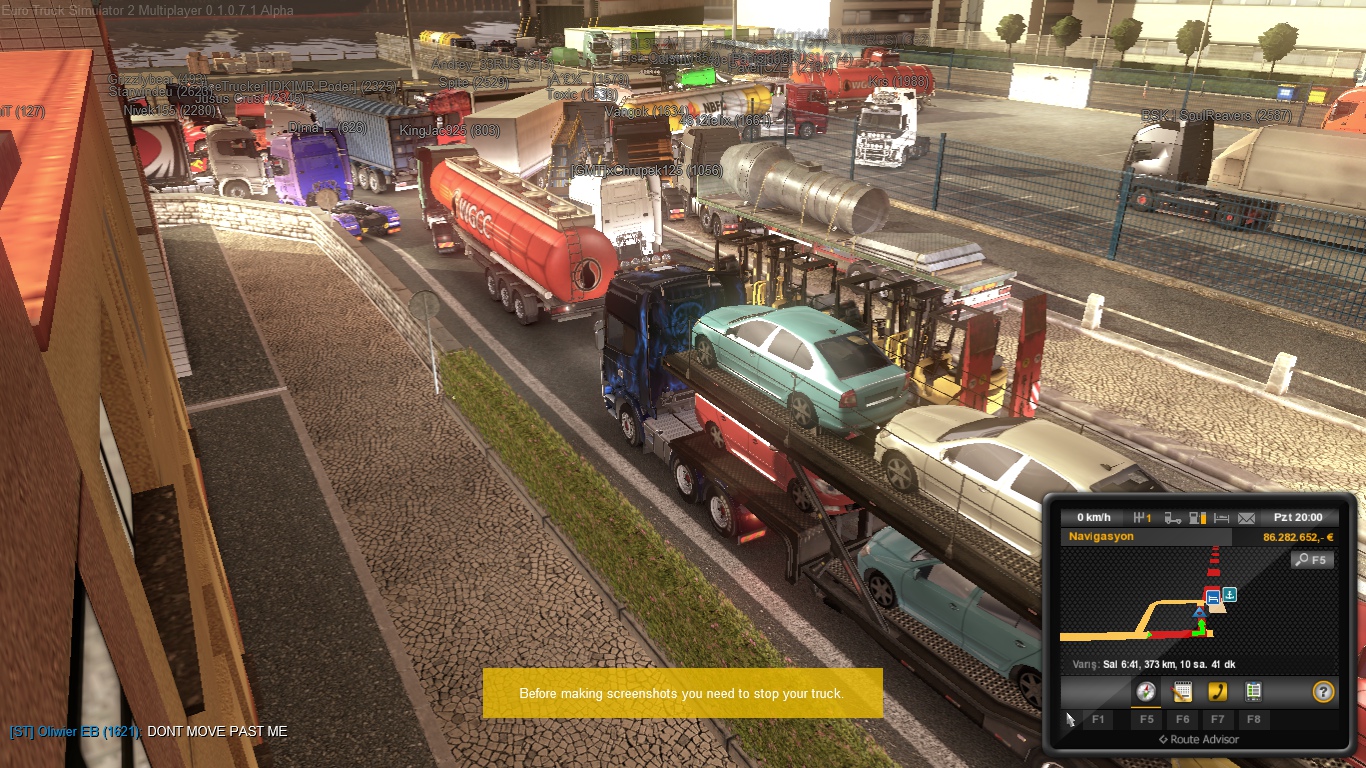Screen dimensions: 1366x768
Task: Dismiss the yellow screenshot warning notification
Action: point(682,693)
